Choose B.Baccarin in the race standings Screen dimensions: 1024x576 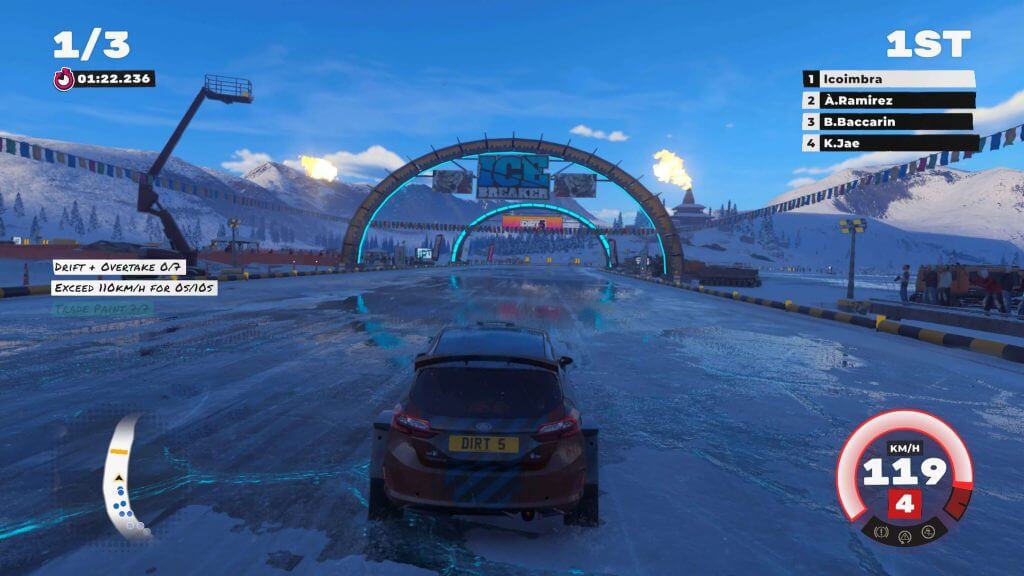click(888, 122)
